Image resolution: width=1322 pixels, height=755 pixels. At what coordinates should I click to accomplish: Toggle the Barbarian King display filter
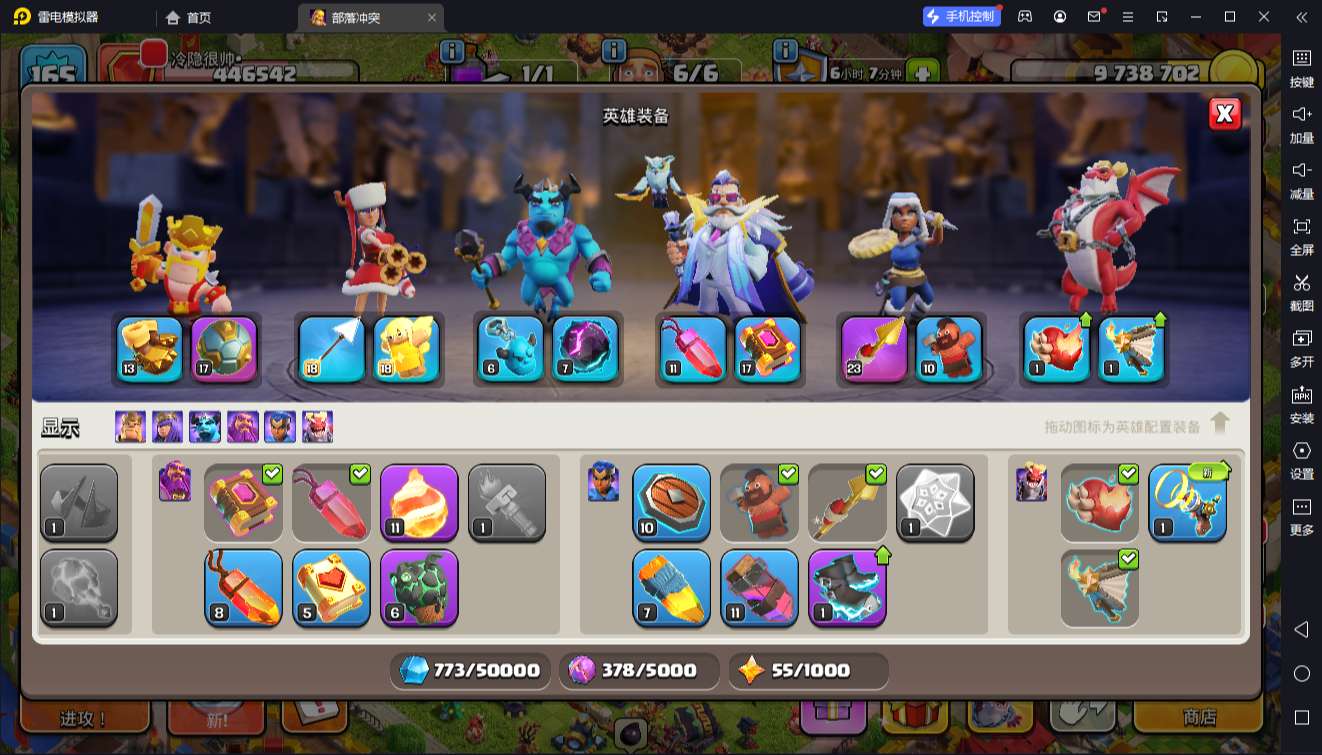pos(130,427)
